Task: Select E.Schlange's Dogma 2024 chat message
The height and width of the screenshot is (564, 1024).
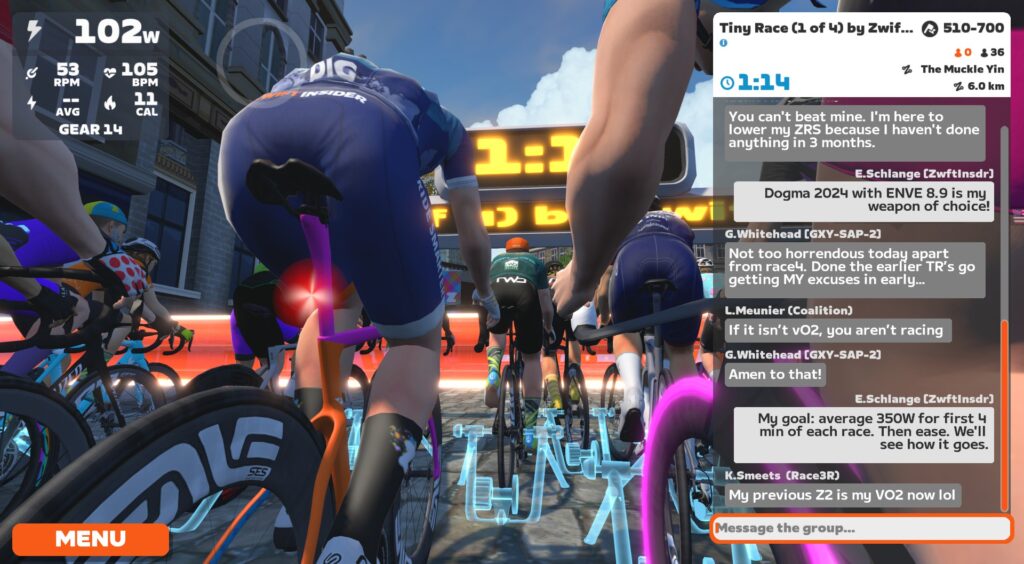Action: tap(864, 201)
